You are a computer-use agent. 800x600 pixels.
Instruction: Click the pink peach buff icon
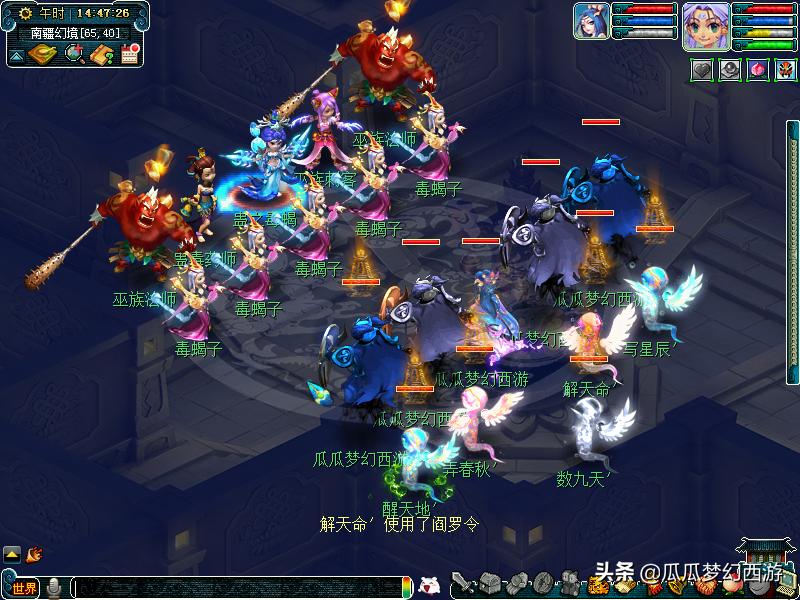758,70
